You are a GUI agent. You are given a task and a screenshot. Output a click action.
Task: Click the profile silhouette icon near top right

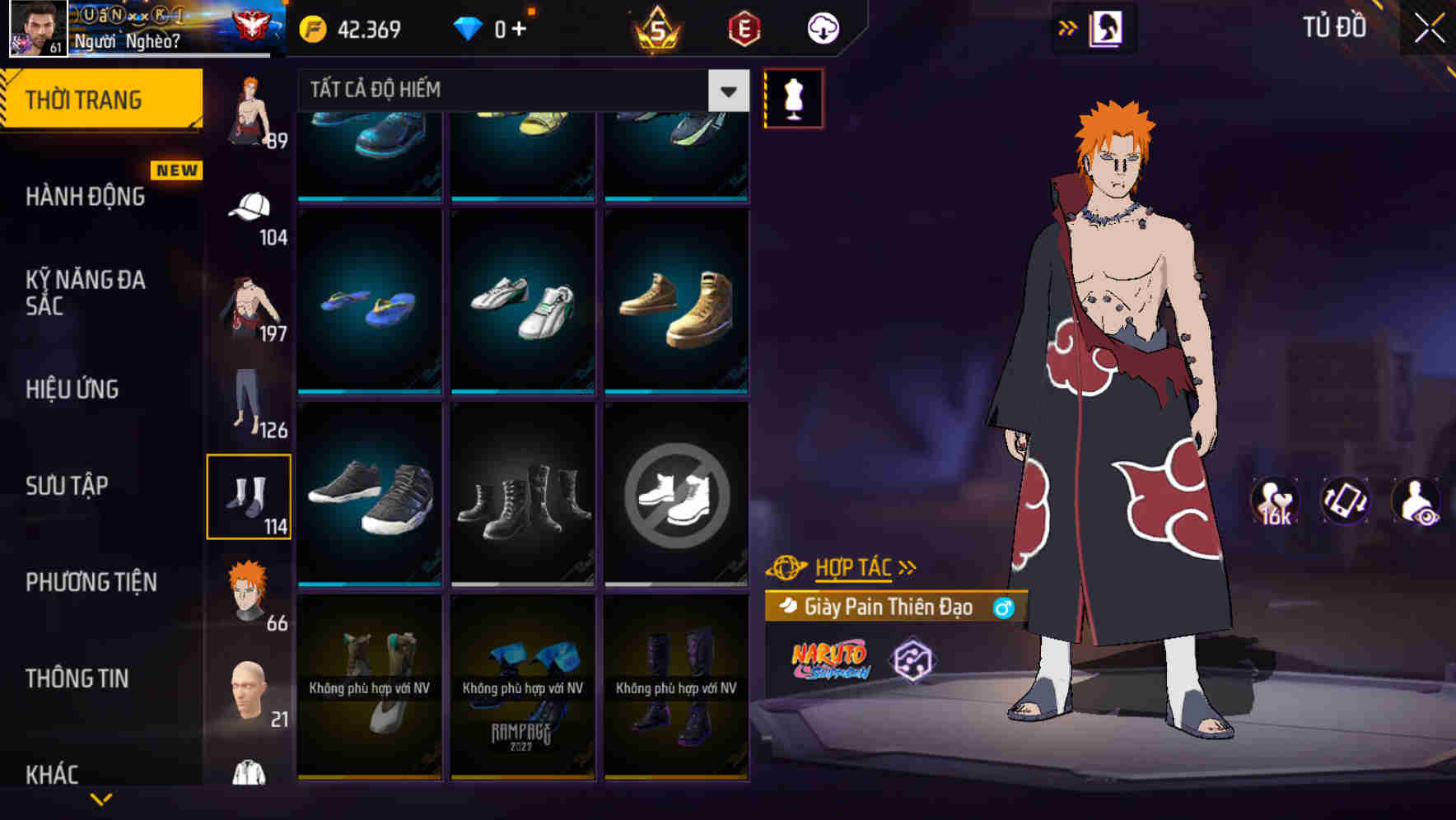tap(1104, 27)
